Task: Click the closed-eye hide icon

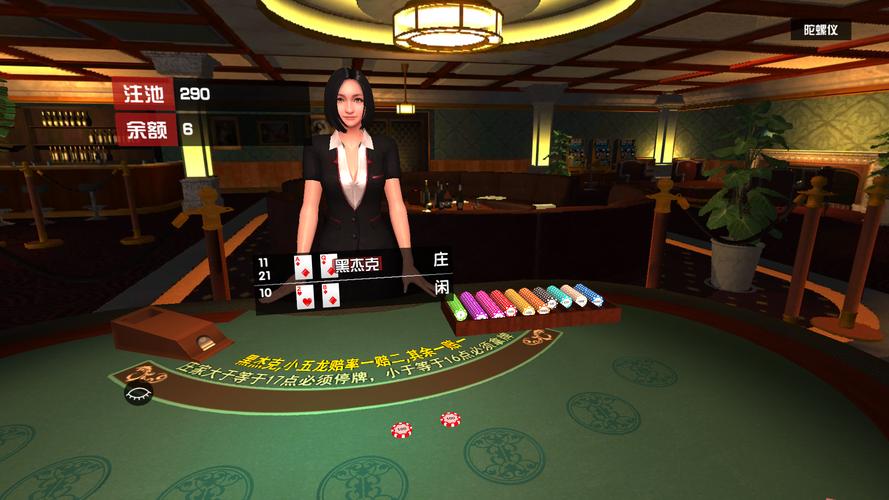Action: 135,393
